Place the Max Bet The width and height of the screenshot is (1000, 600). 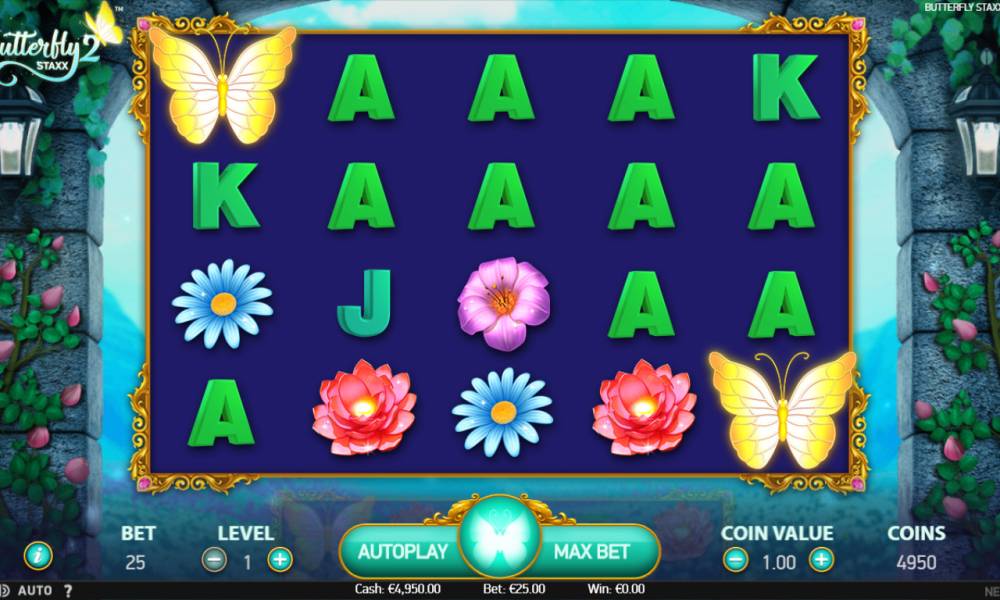click(593, 551)
